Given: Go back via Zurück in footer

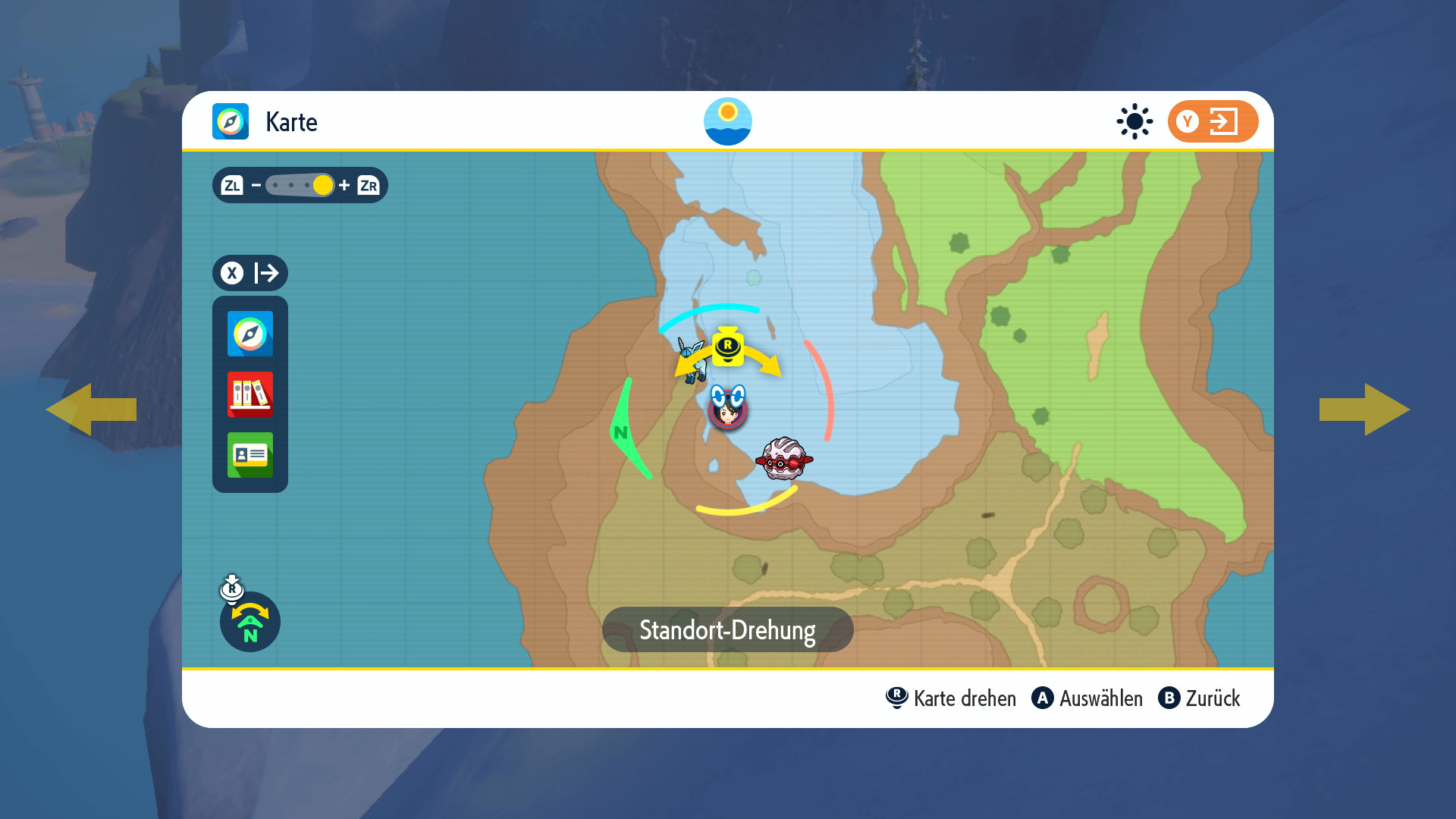Looking at the screenshot, I should [1199, 698].
